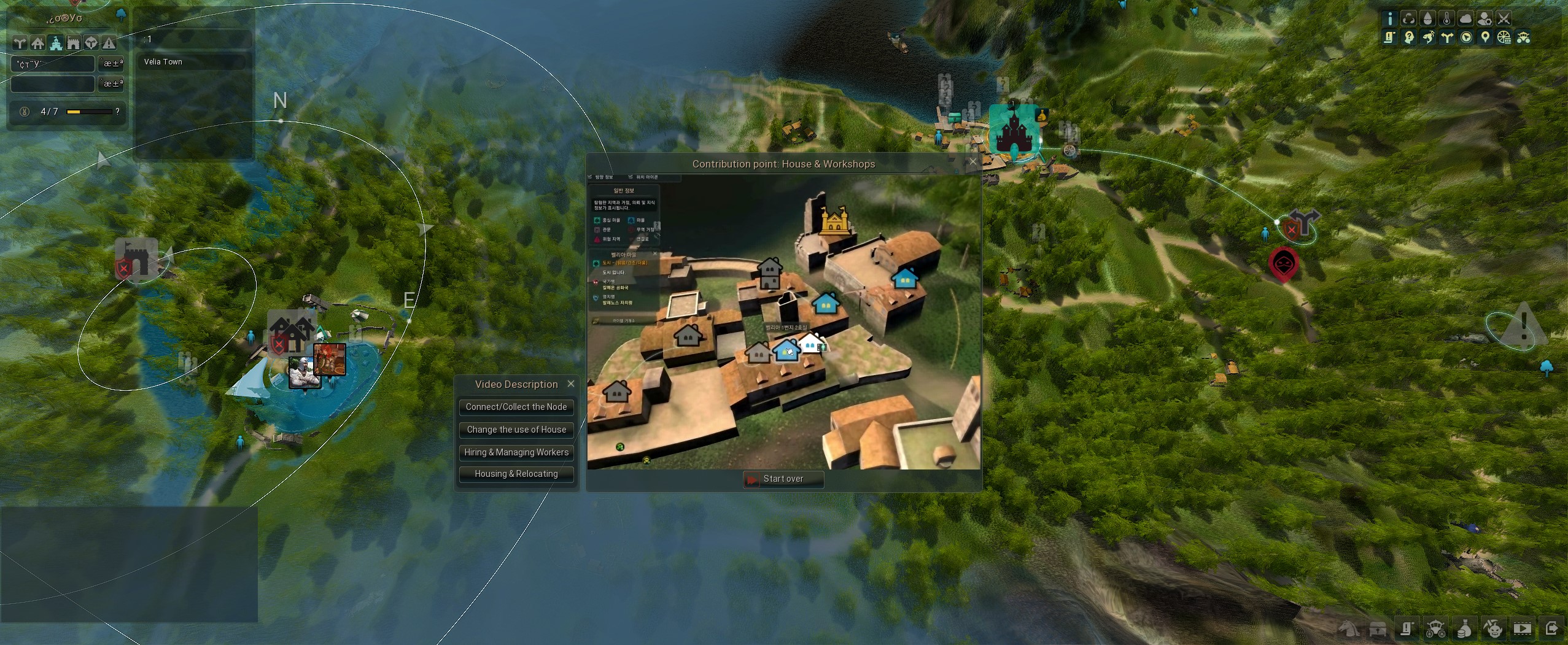This screenshot has height=645, width=1568.
Task: Toggle the castle city filter icon
Action: coord(56,43)
